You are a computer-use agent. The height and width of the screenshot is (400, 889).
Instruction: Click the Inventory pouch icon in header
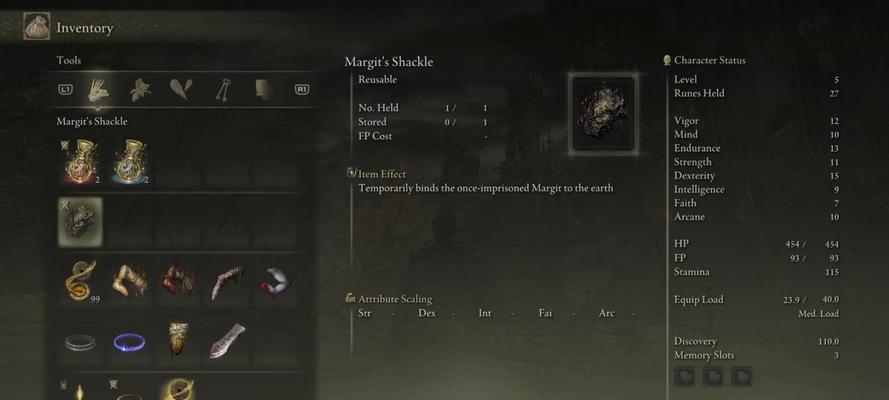click(37, 27)
